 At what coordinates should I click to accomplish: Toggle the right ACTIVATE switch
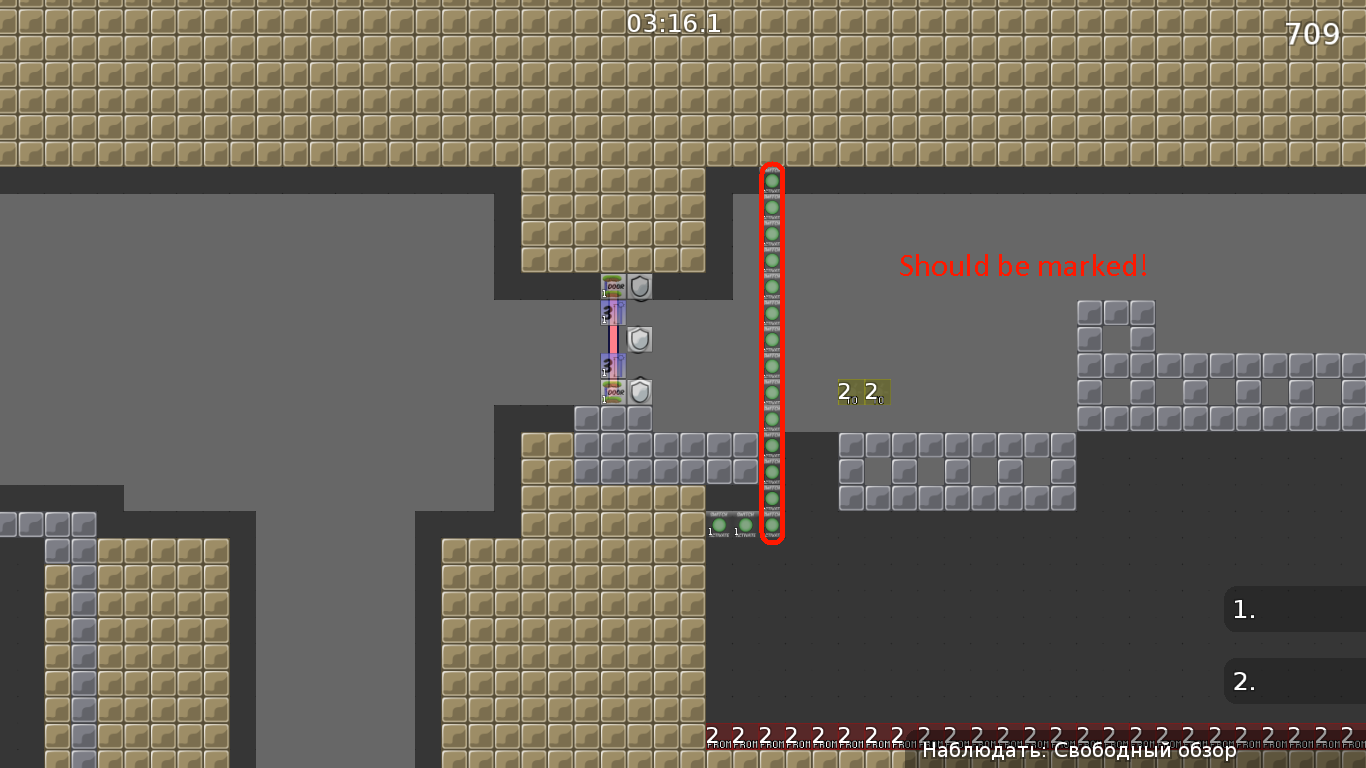(745, 525)
